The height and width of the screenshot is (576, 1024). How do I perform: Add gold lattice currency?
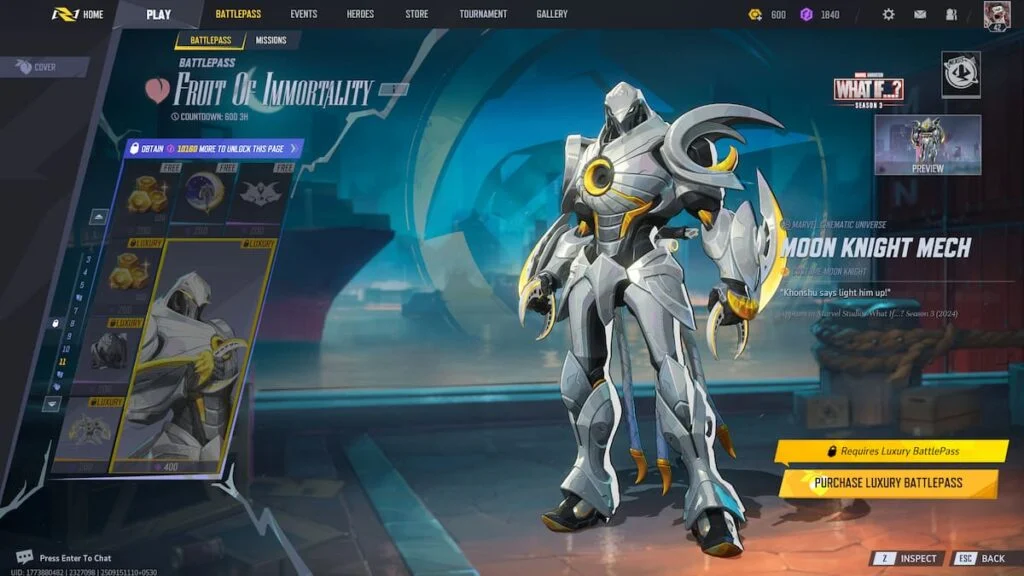coord(756,14)
